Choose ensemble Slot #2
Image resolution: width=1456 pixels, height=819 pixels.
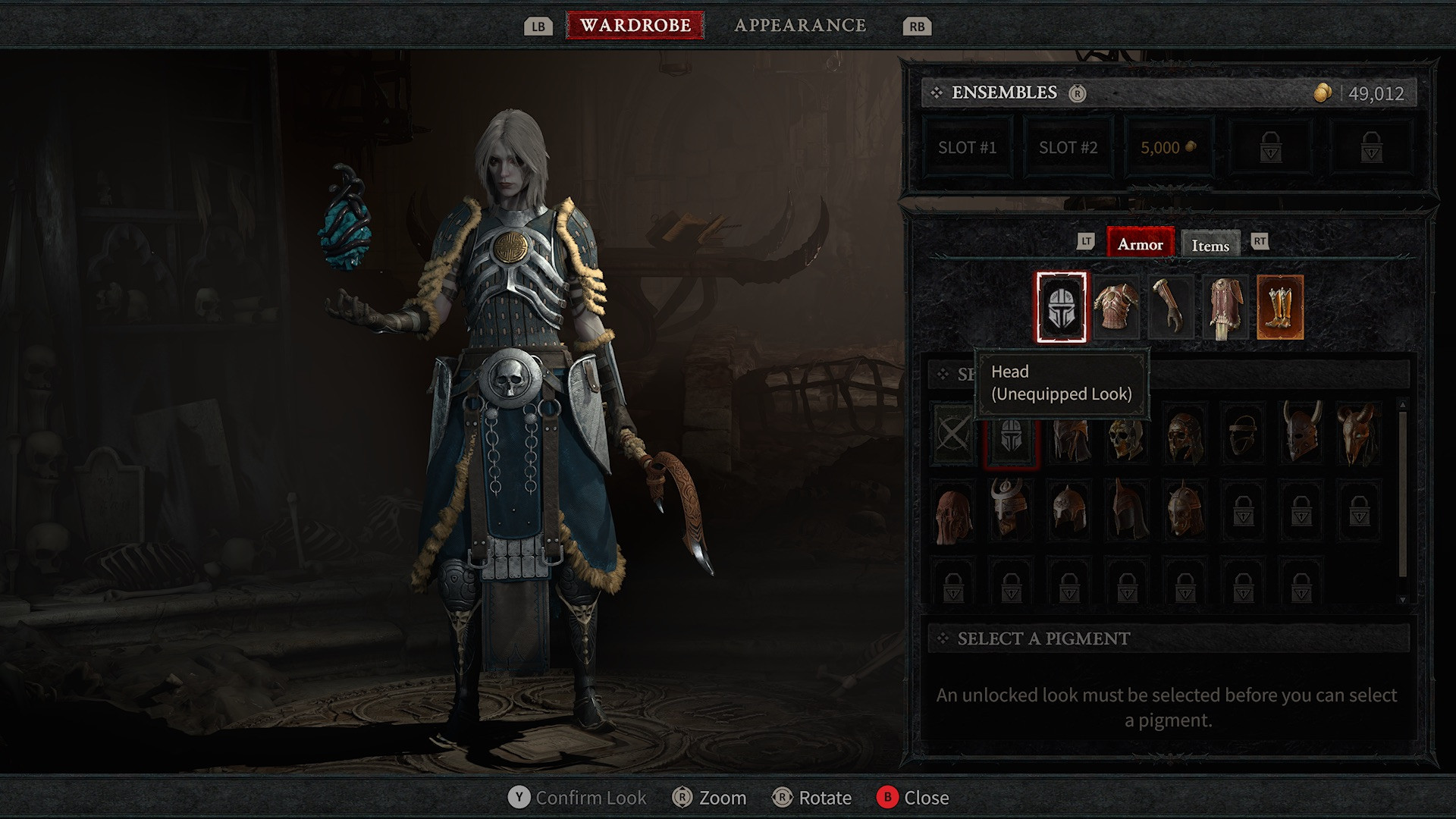click(x=1068, y=148)
